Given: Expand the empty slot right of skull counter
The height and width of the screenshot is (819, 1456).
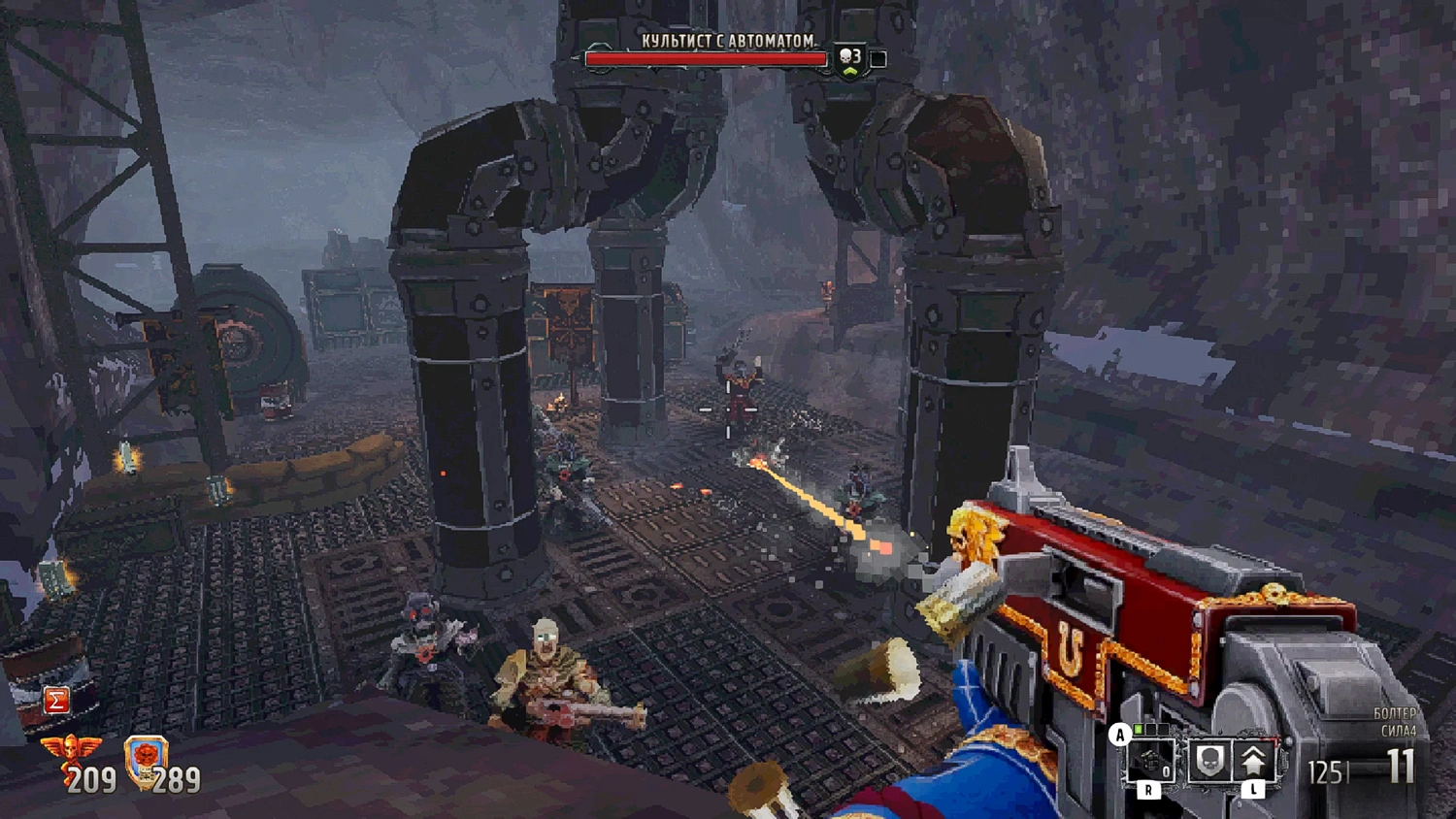Looking at the screenshot, I should (x=877, y=58).
